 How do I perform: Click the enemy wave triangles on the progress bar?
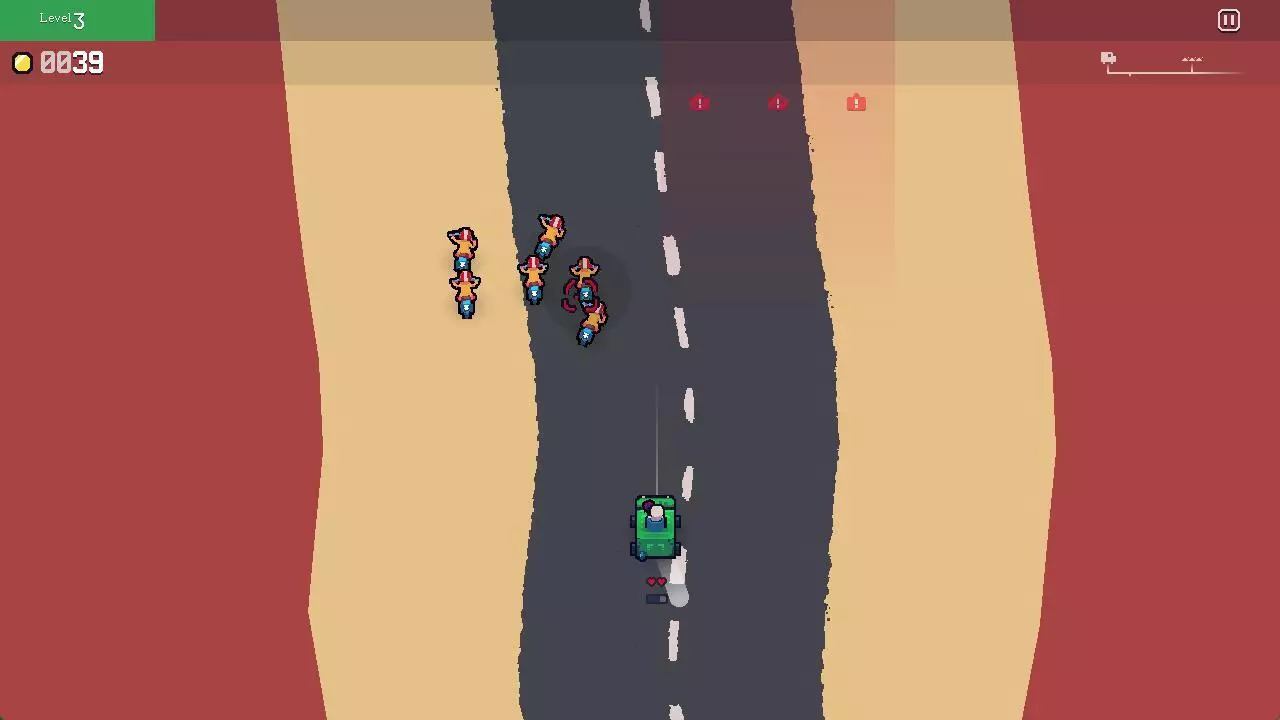1192,59
